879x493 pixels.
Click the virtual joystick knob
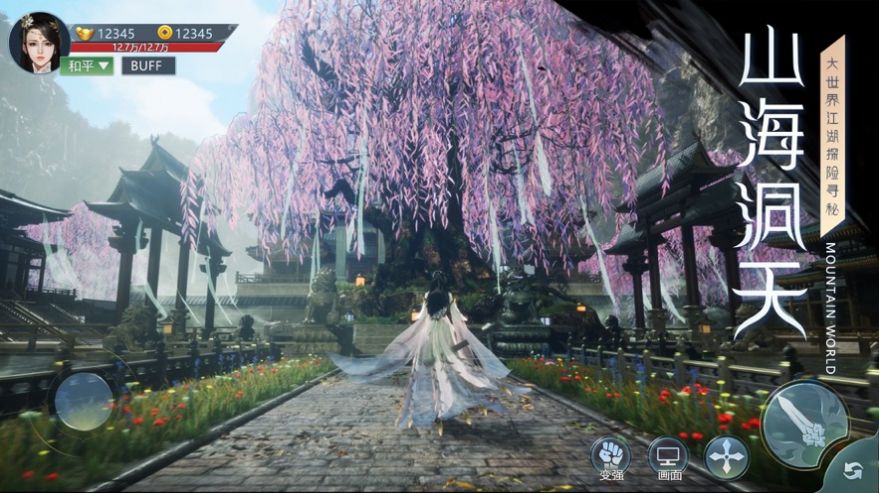pos(83,400)
